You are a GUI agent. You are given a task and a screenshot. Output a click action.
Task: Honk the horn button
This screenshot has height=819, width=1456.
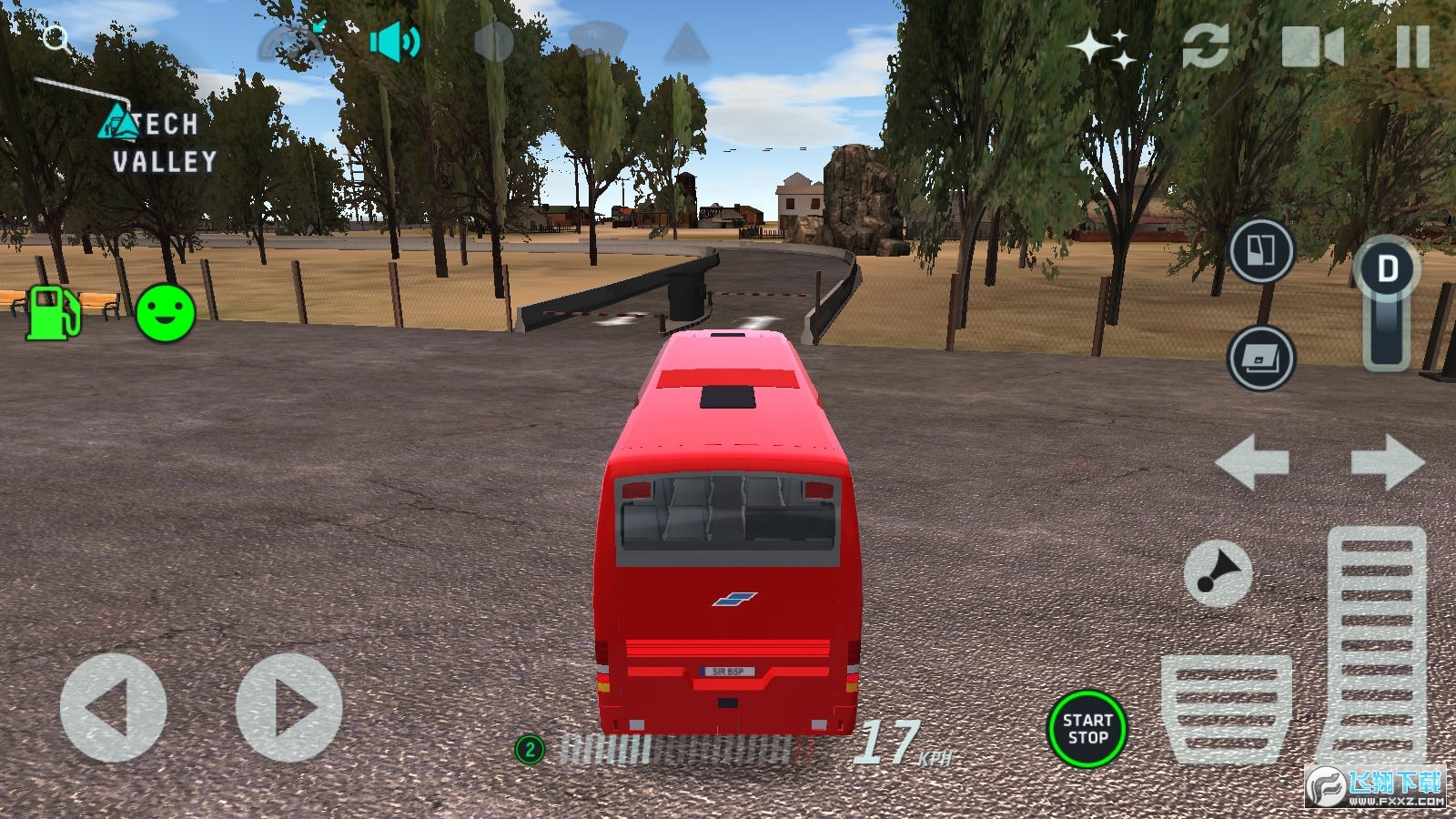click(1218, 574)
